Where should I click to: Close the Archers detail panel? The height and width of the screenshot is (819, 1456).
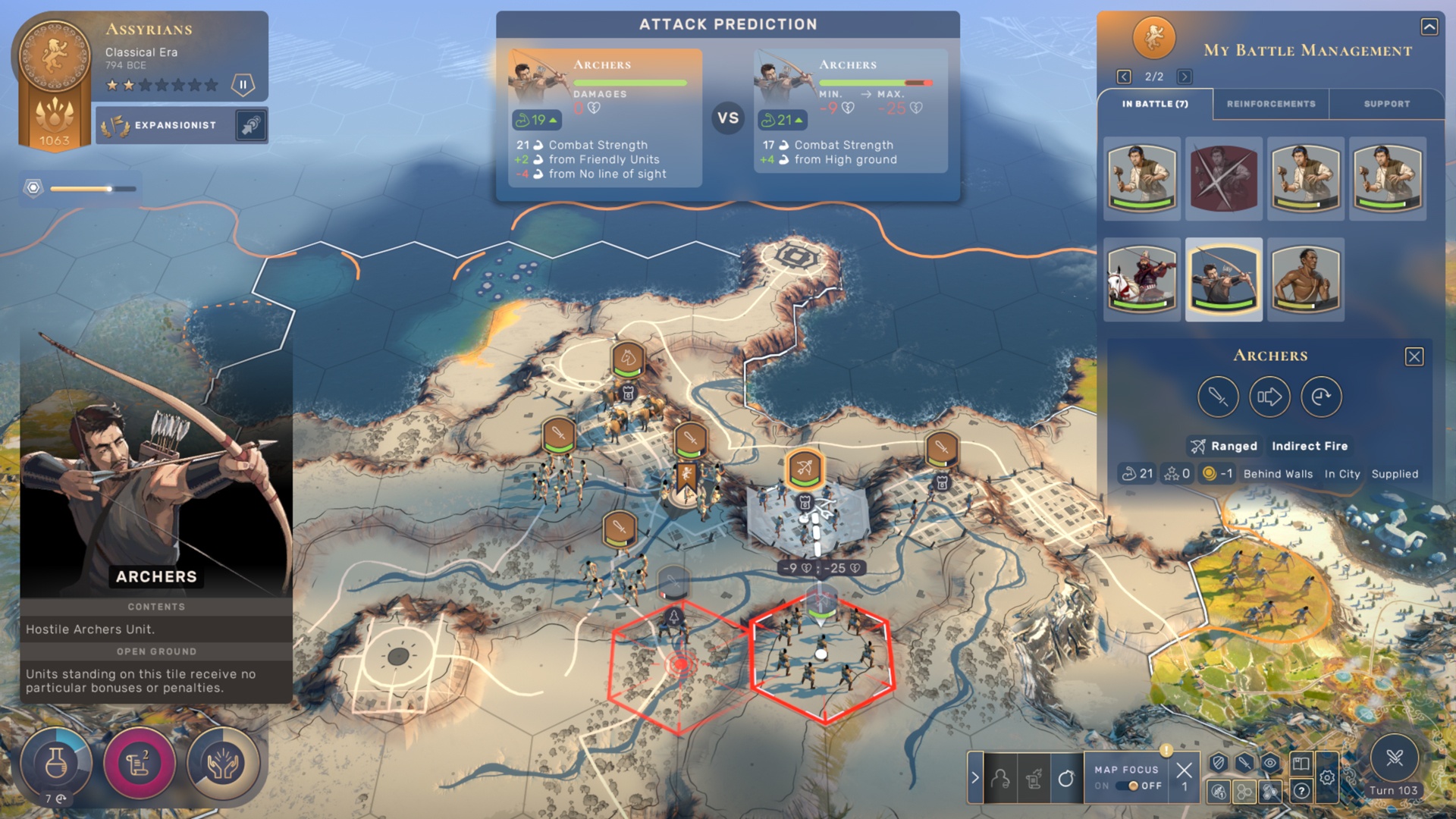1414,356
